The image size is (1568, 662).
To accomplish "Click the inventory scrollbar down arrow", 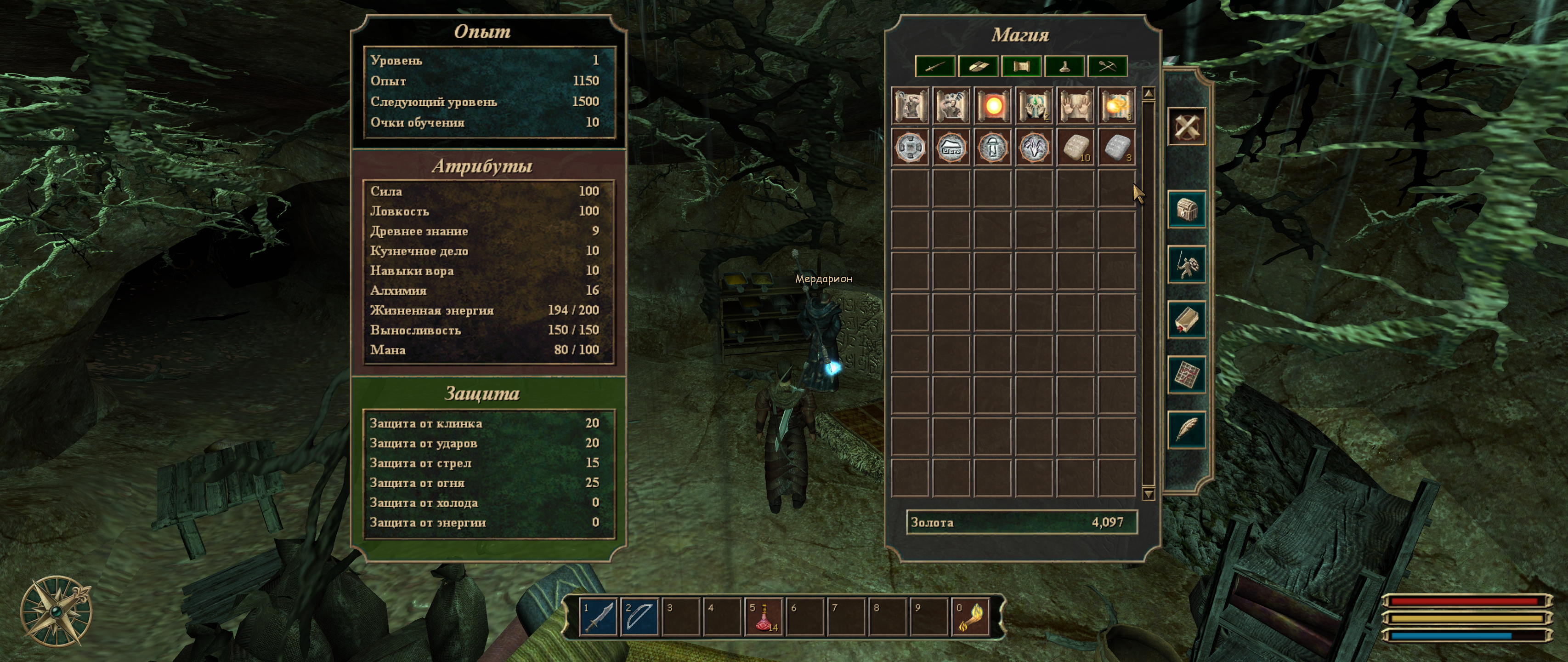I will pos(1148,493).
